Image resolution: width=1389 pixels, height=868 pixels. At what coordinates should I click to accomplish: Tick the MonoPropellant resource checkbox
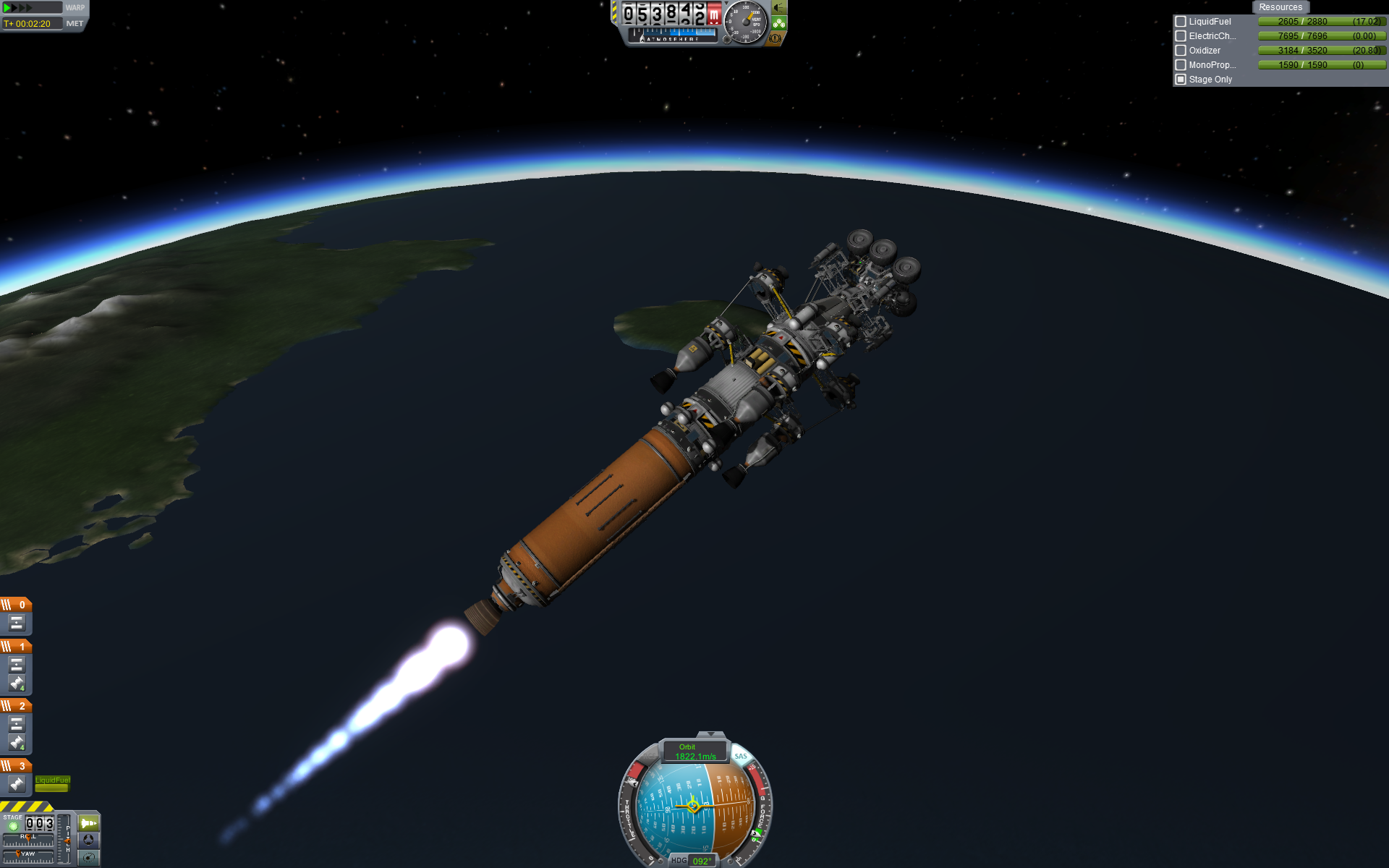[1181, 65]
